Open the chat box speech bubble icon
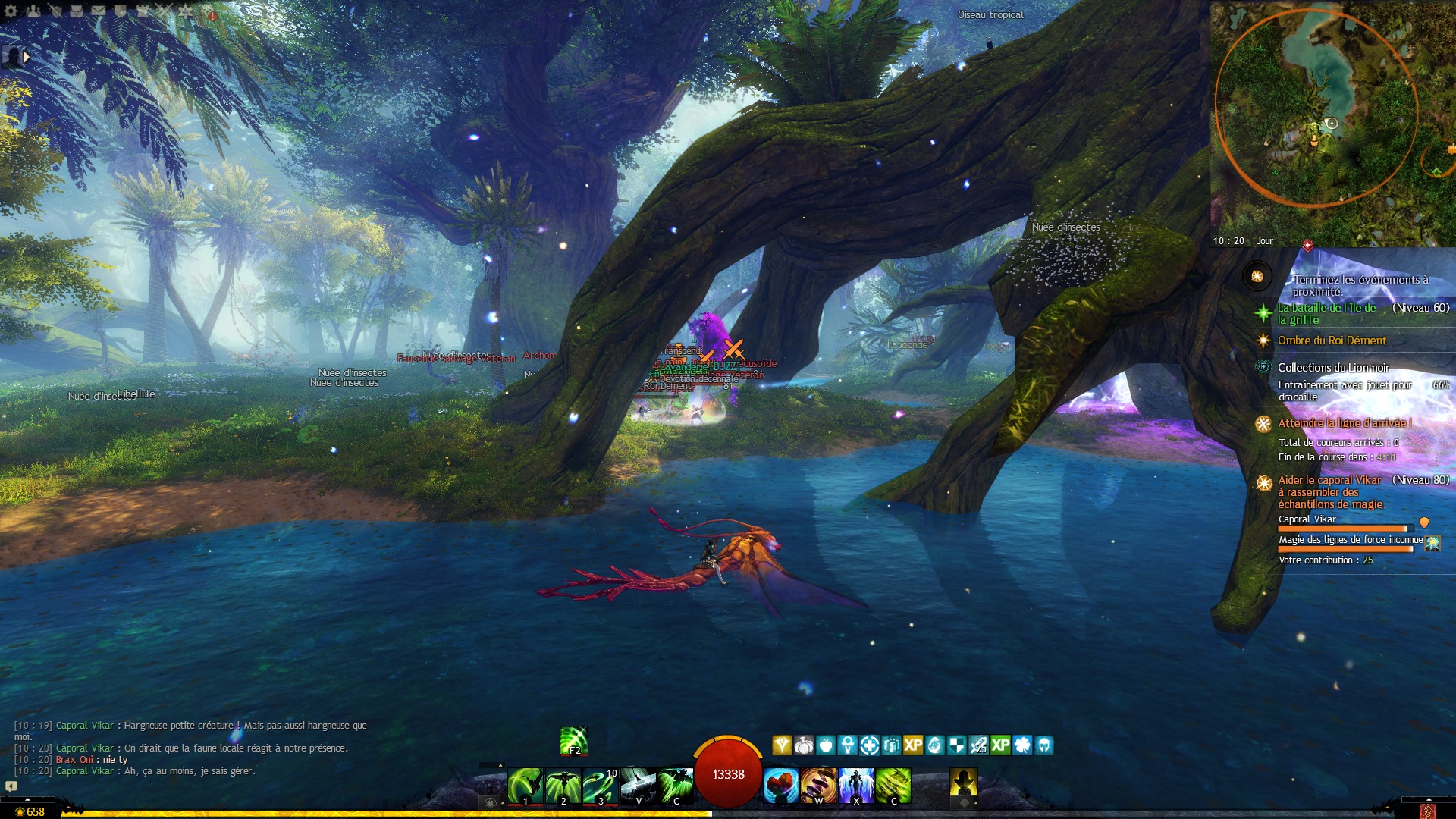 (x=11, y=786)
